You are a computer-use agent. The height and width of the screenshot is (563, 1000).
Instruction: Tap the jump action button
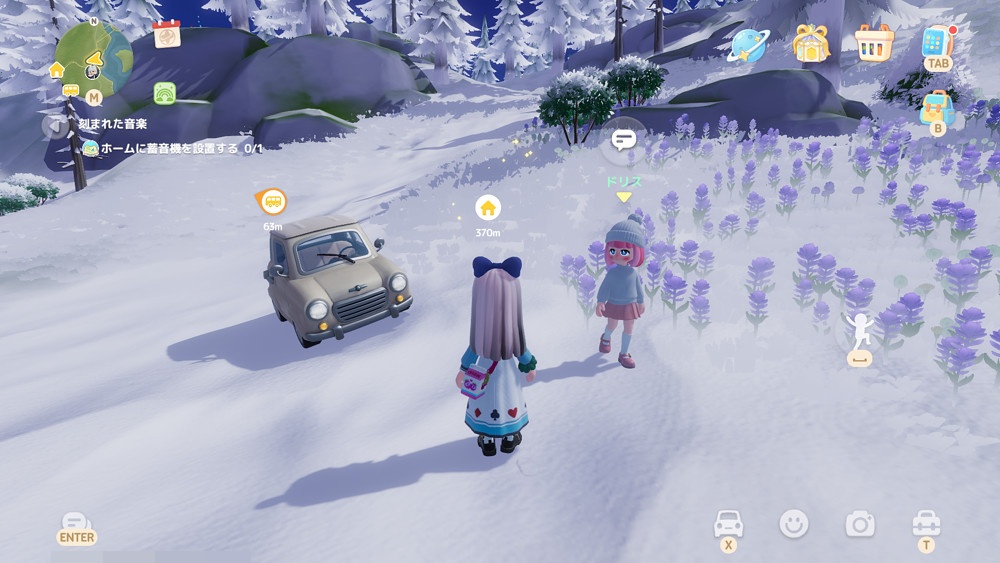pyautogui.click(x=856, y=335)
